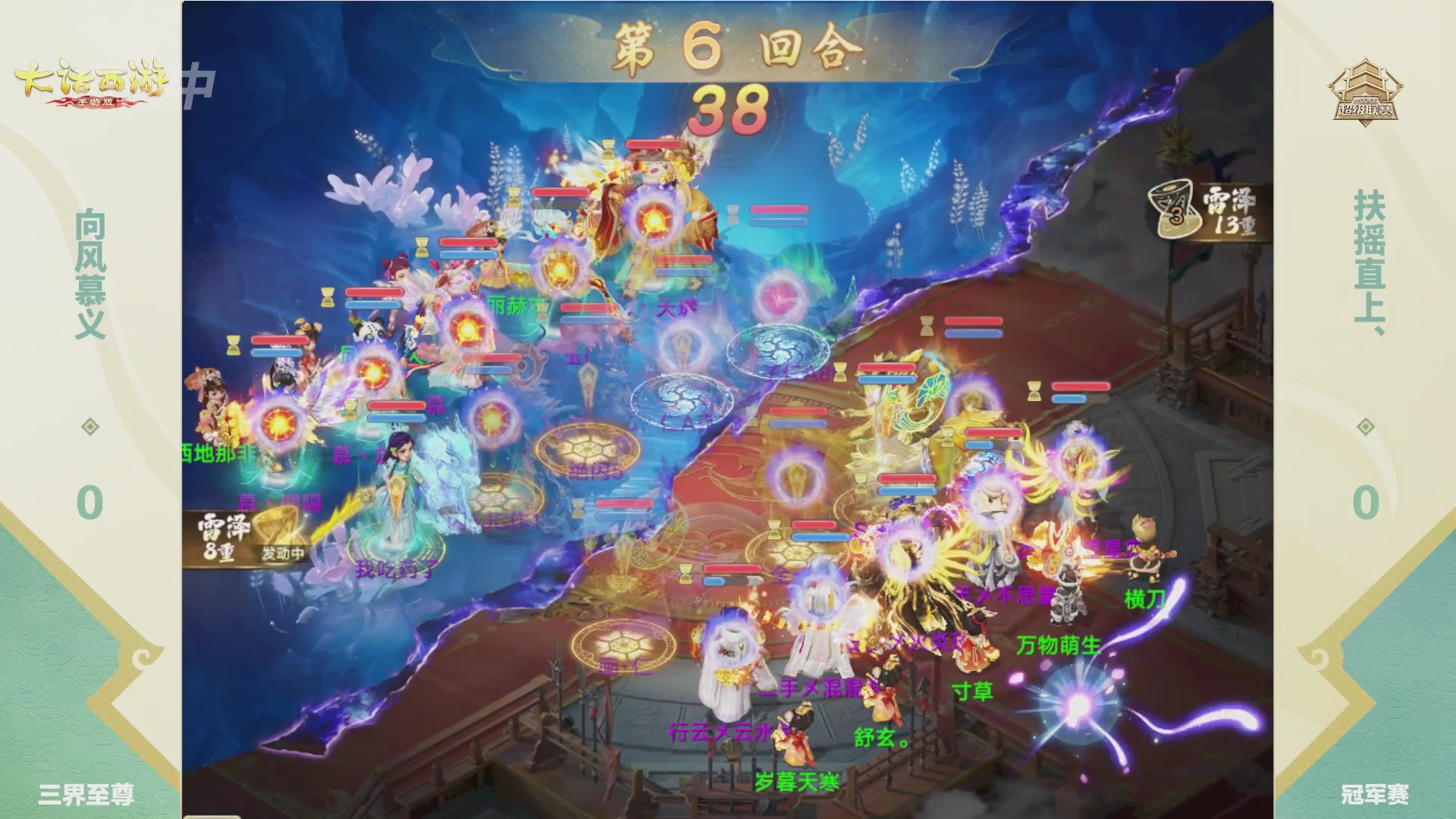Select the 冠军赛 label bottom right

pyautogui.click(x=1376, y=794)
